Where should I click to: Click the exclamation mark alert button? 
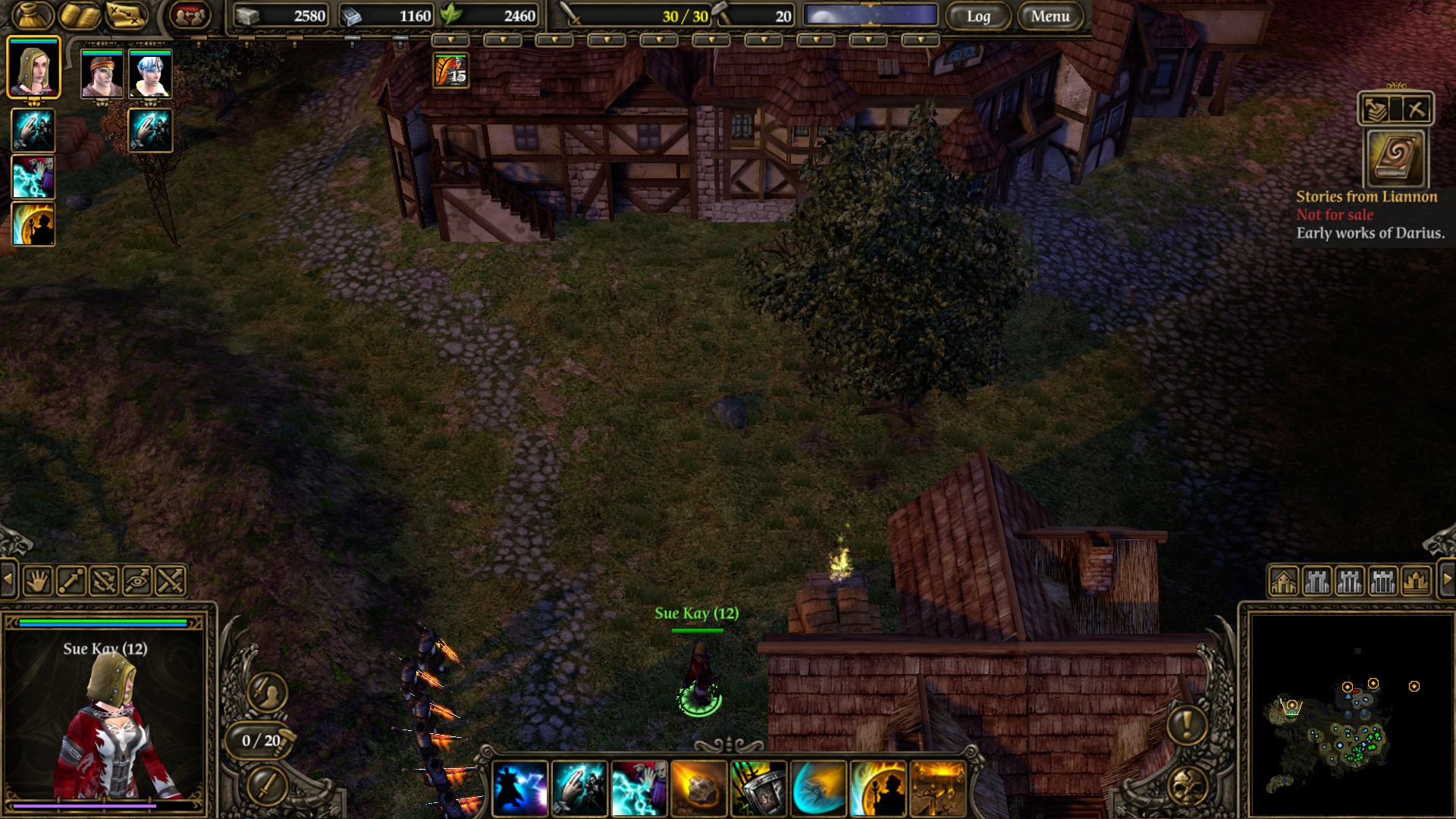click(1187, 724)
